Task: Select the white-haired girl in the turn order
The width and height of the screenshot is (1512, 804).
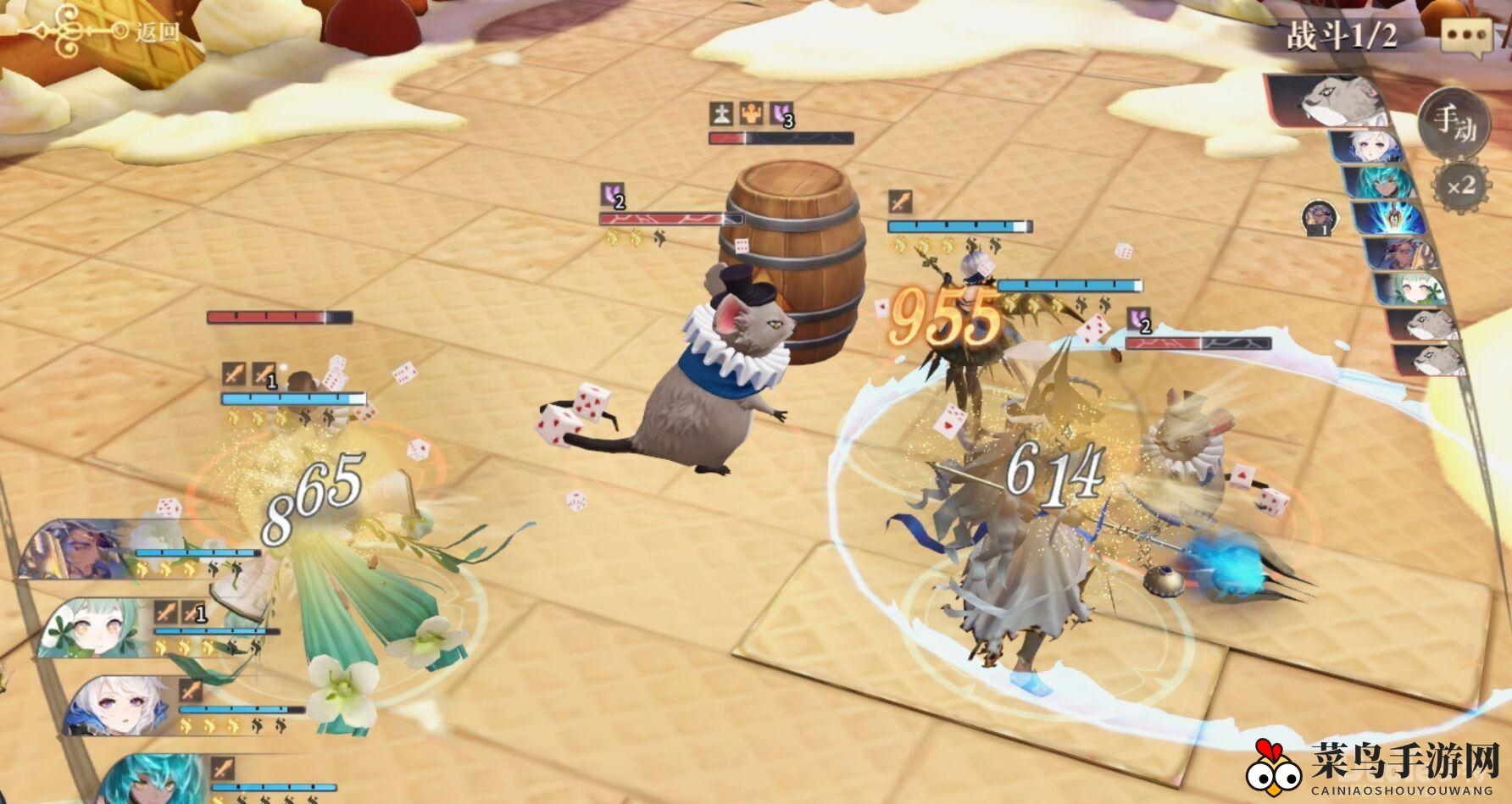Action: pos(1372,147)
